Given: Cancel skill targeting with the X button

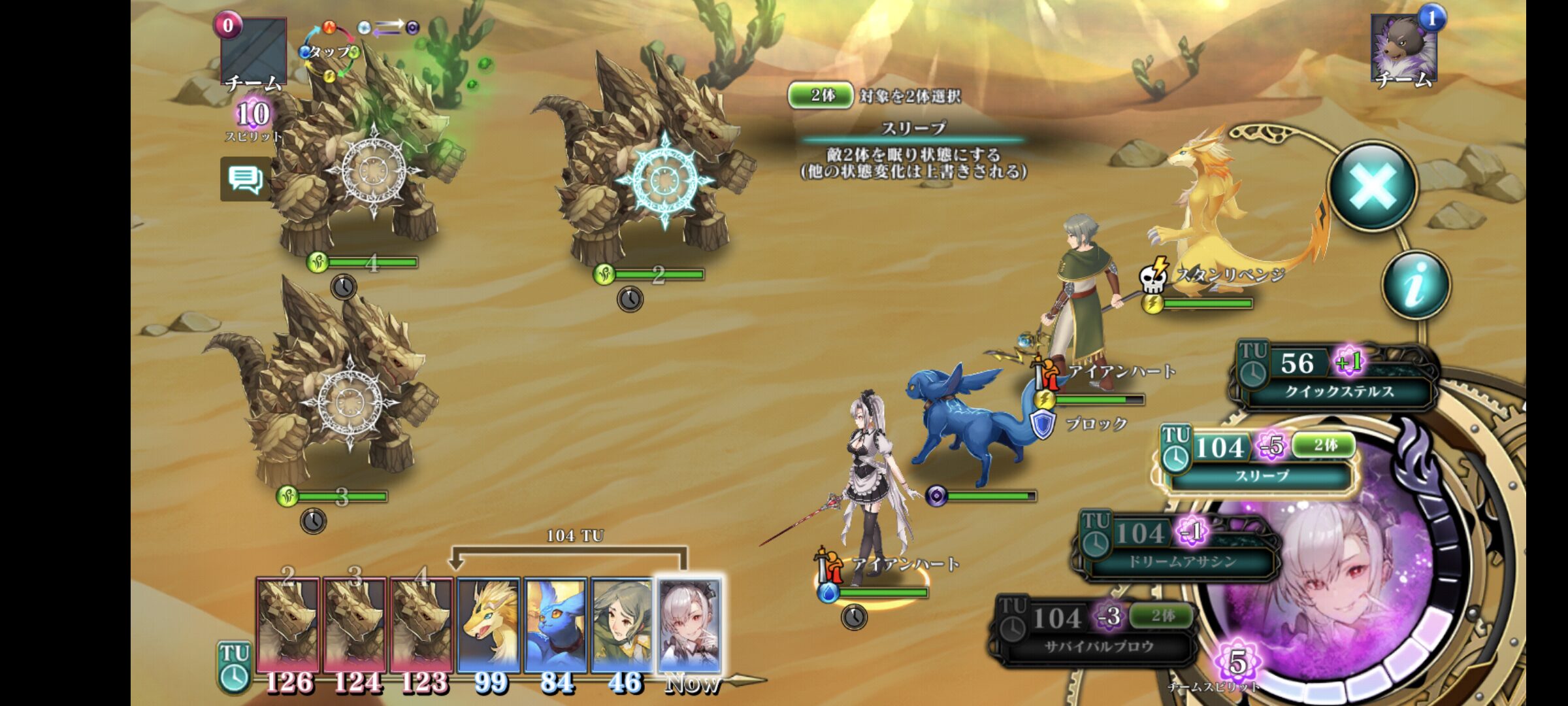Looking at the screenshot, I should point(1373,186).
